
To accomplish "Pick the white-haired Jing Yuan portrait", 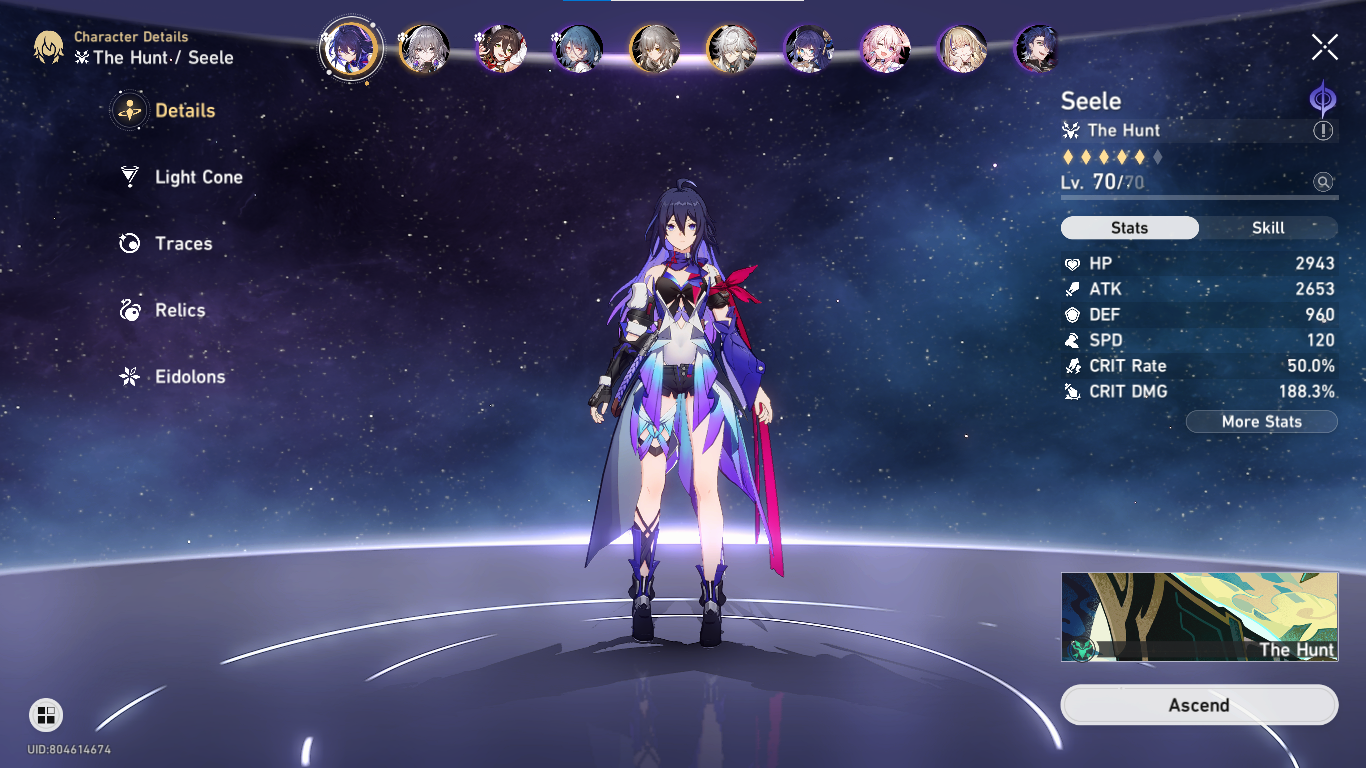I will [732, 48].
